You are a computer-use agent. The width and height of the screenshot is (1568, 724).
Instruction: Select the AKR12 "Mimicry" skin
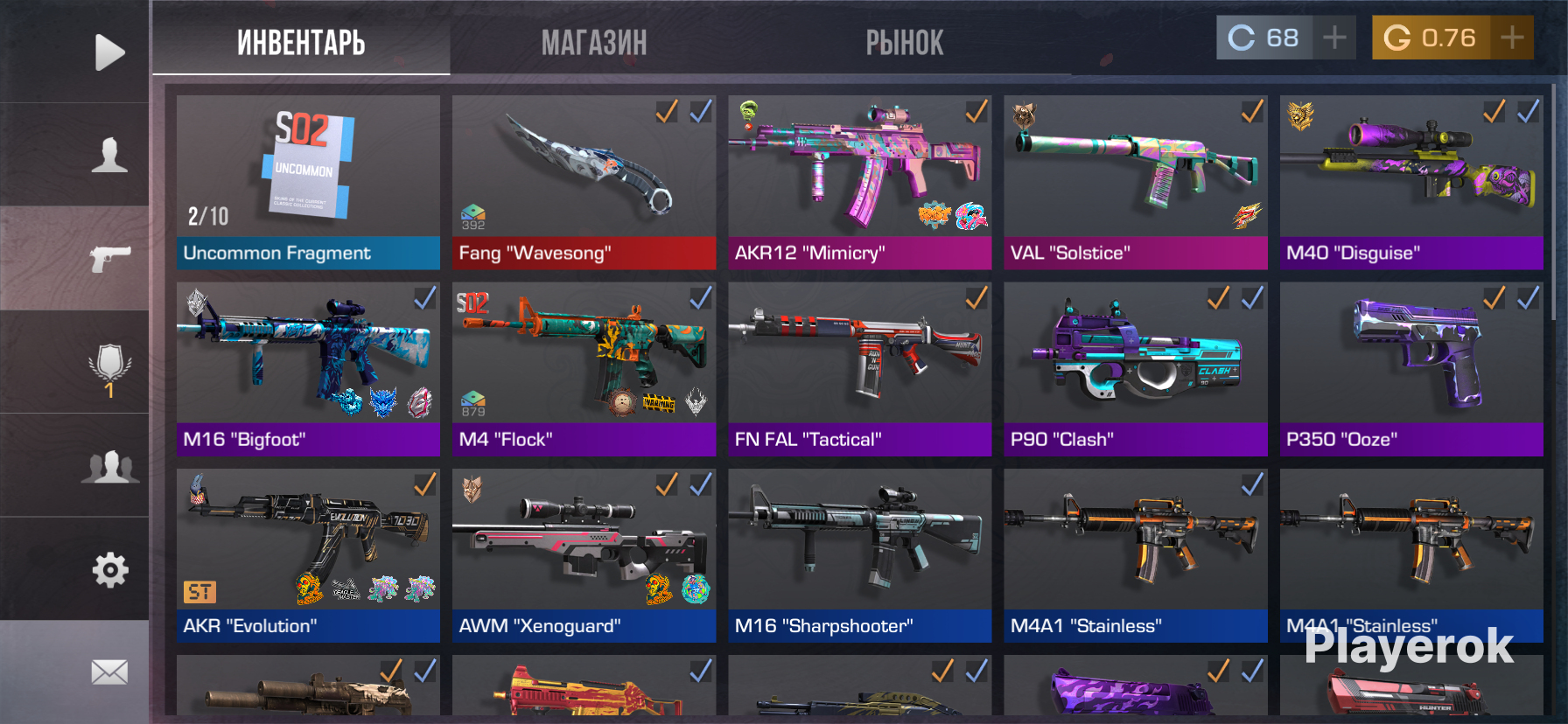click(859, 182)
